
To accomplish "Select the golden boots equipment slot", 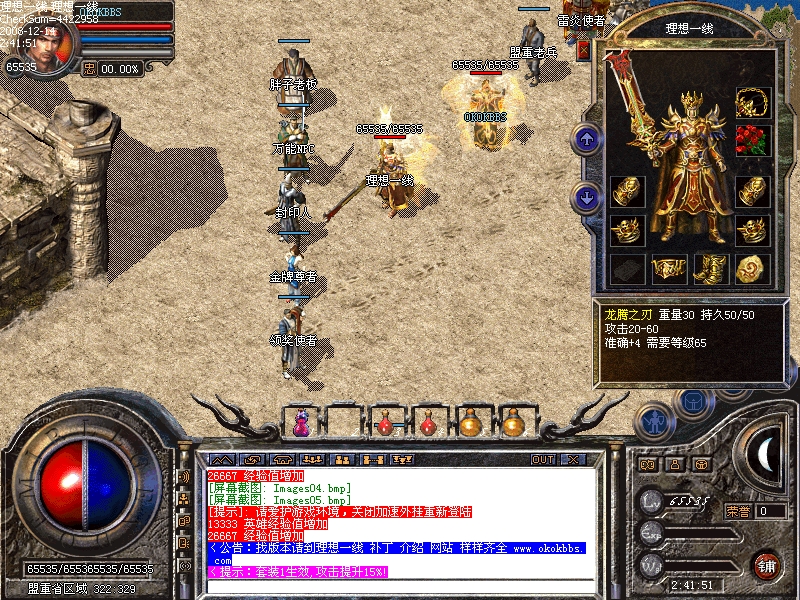I will 709,268.
